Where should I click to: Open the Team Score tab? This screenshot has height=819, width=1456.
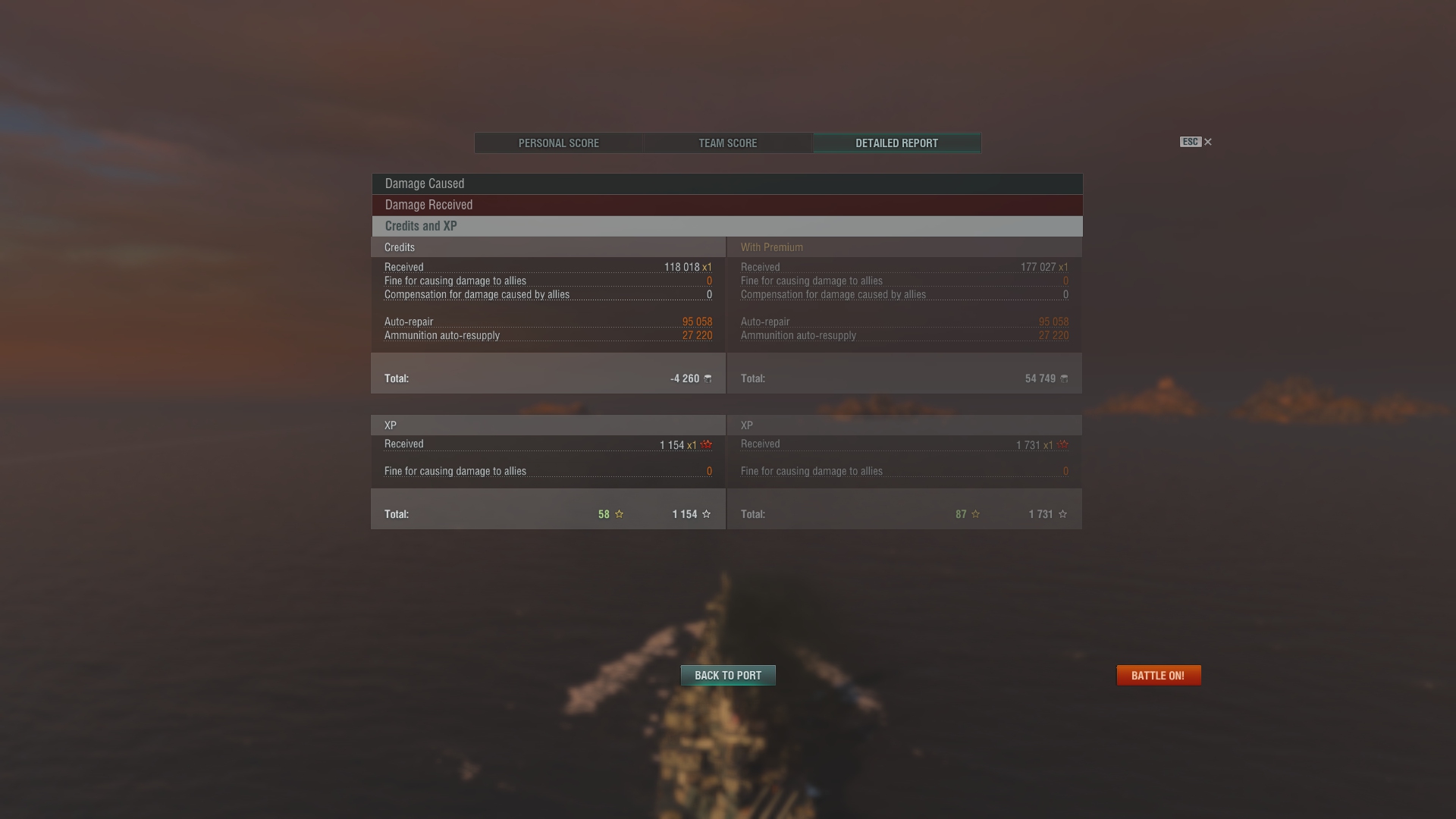pos(727,143)
